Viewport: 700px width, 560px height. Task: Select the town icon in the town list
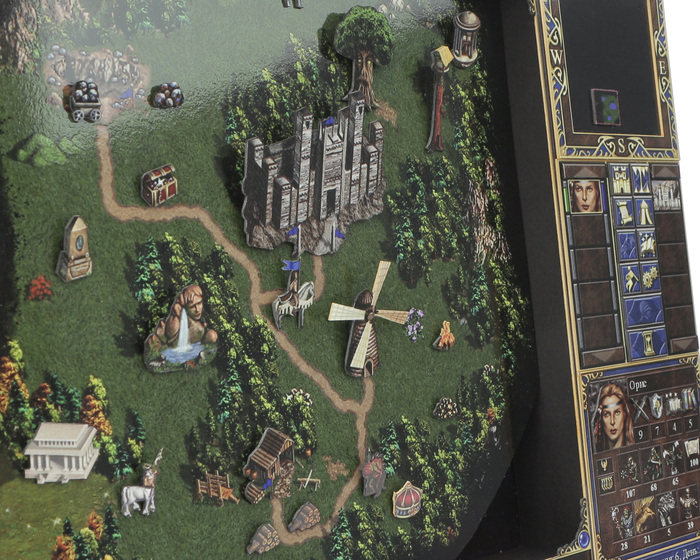[667, 193]
